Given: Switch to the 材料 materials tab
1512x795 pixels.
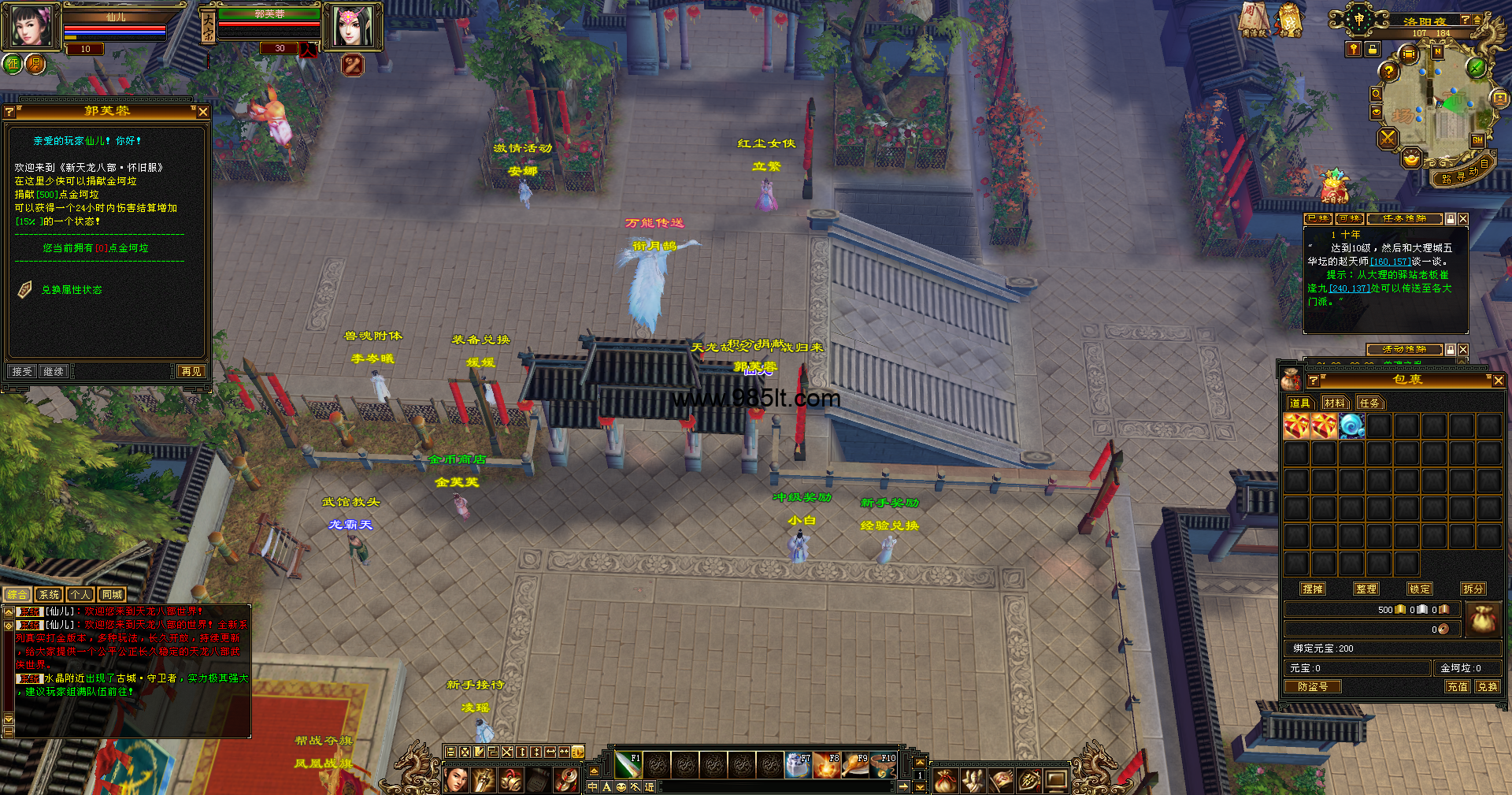Looking at the screenshot, I should (x=1335, y=403).
